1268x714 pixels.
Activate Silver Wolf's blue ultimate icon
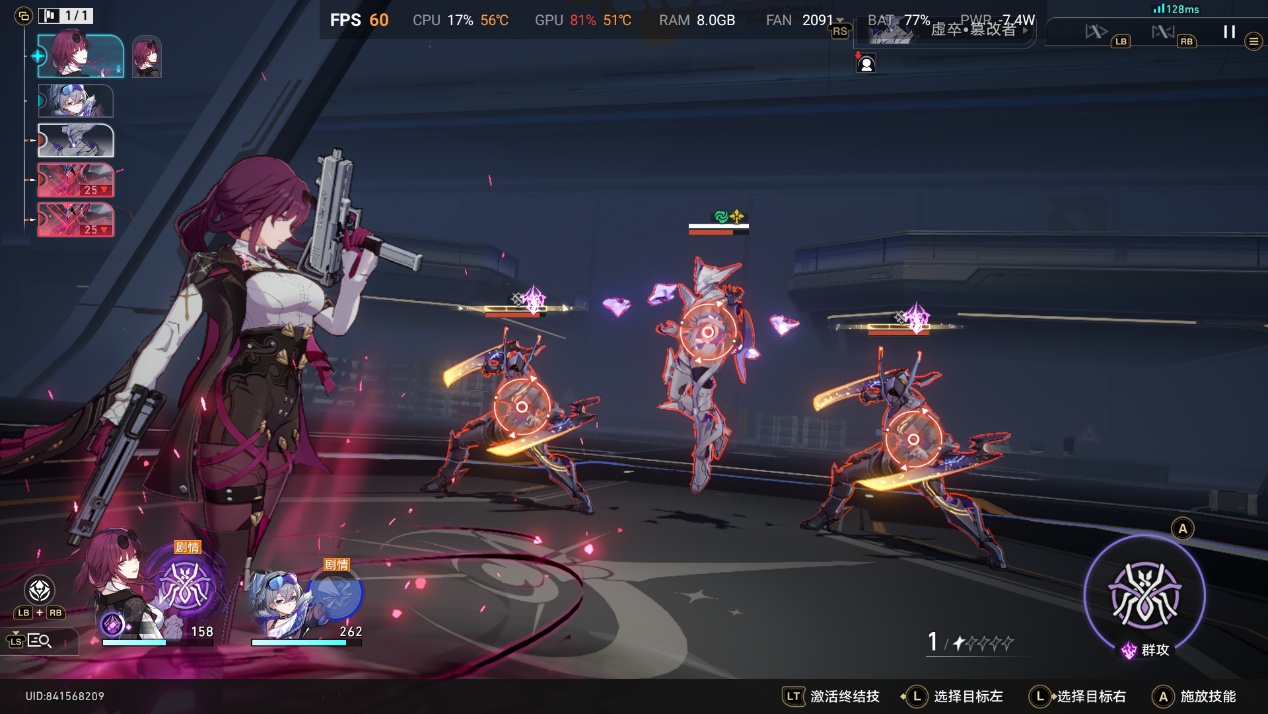(x=335, y=592)
